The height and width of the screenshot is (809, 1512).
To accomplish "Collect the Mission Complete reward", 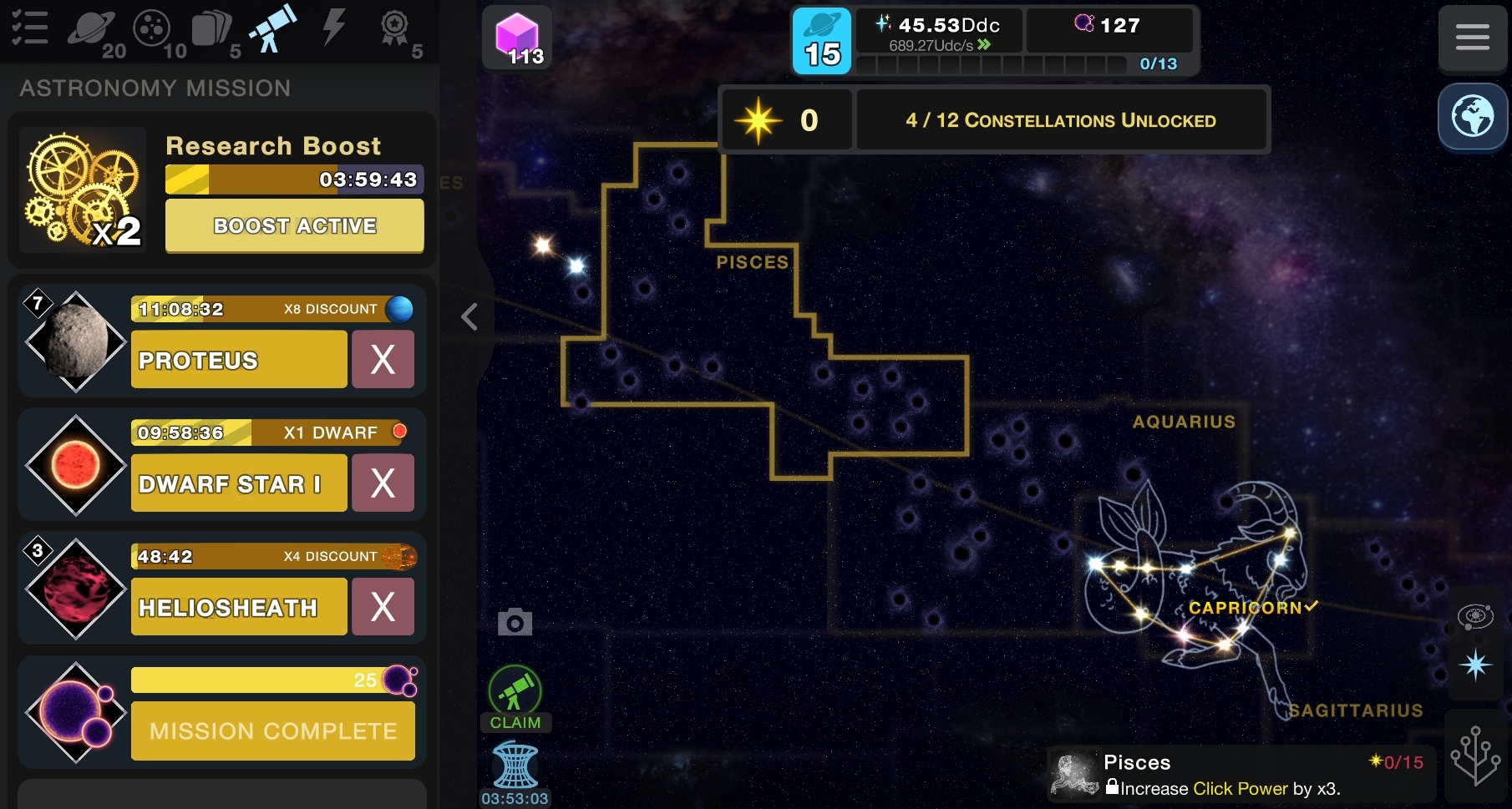I will point(272,731).
